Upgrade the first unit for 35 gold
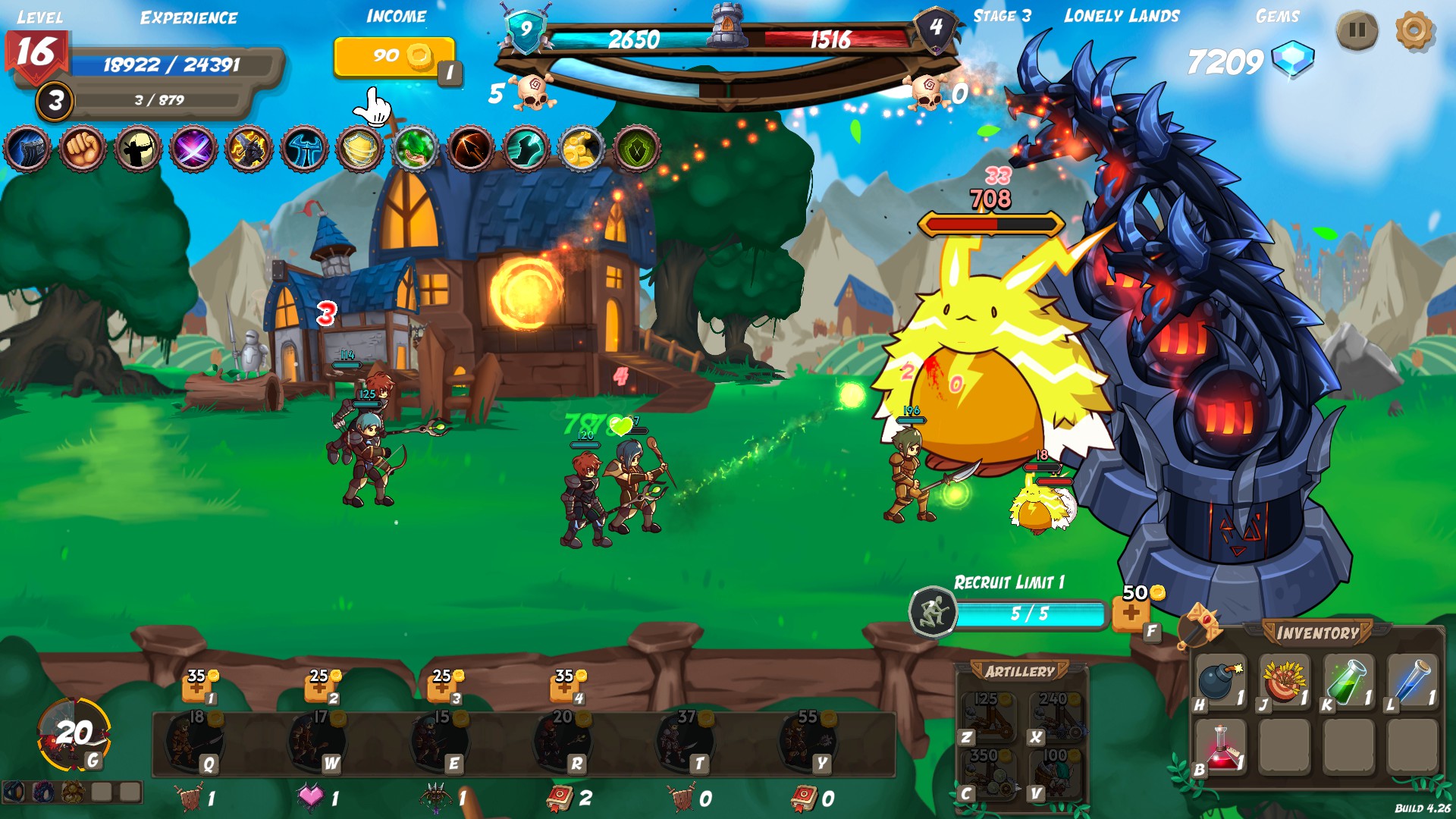This screenshot has width=1456, height=819. coord(196,688)
